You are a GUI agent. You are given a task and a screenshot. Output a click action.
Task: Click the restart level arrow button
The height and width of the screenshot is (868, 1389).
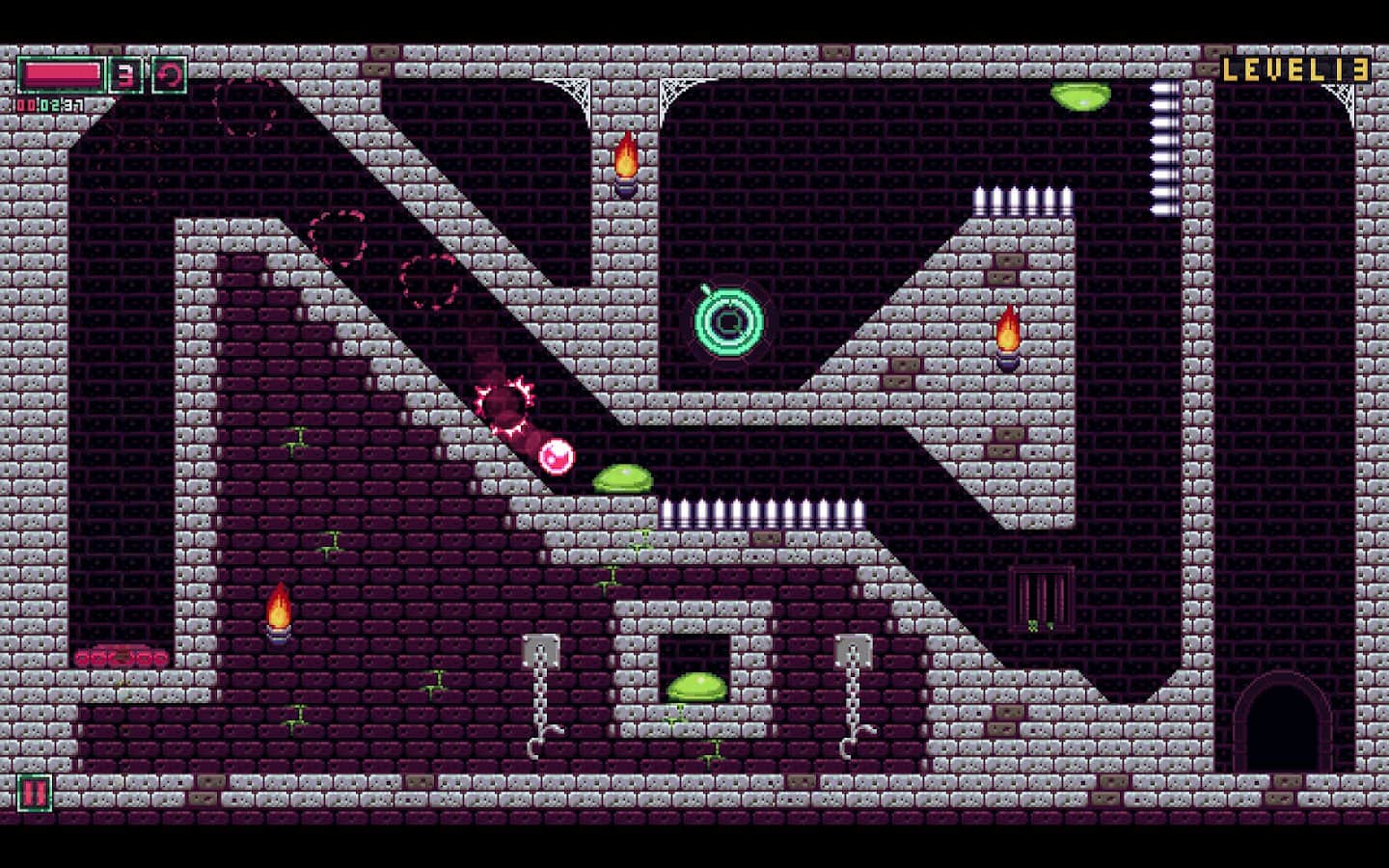pos(170,75)
